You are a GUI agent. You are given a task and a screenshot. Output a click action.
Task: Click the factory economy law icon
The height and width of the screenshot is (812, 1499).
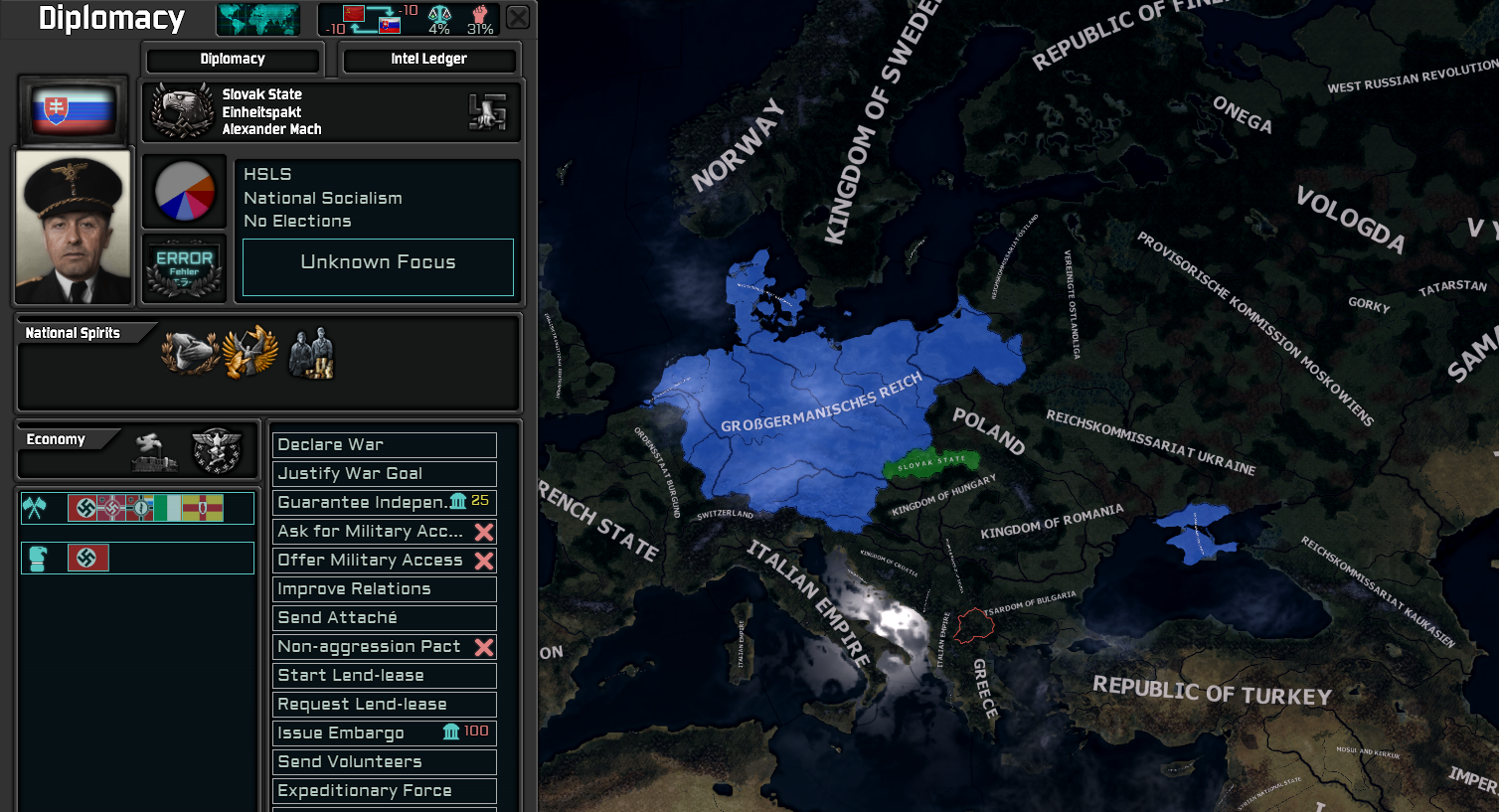[152, 450]
